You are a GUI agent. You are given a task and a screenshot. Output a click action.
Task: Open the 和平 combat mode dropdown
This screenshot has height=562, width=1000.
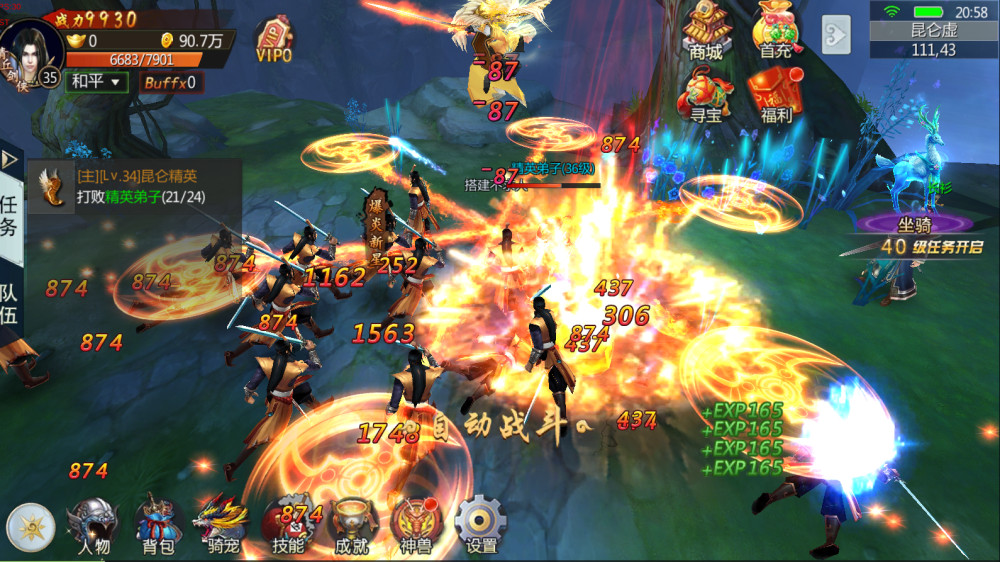(x=97, y=81)
